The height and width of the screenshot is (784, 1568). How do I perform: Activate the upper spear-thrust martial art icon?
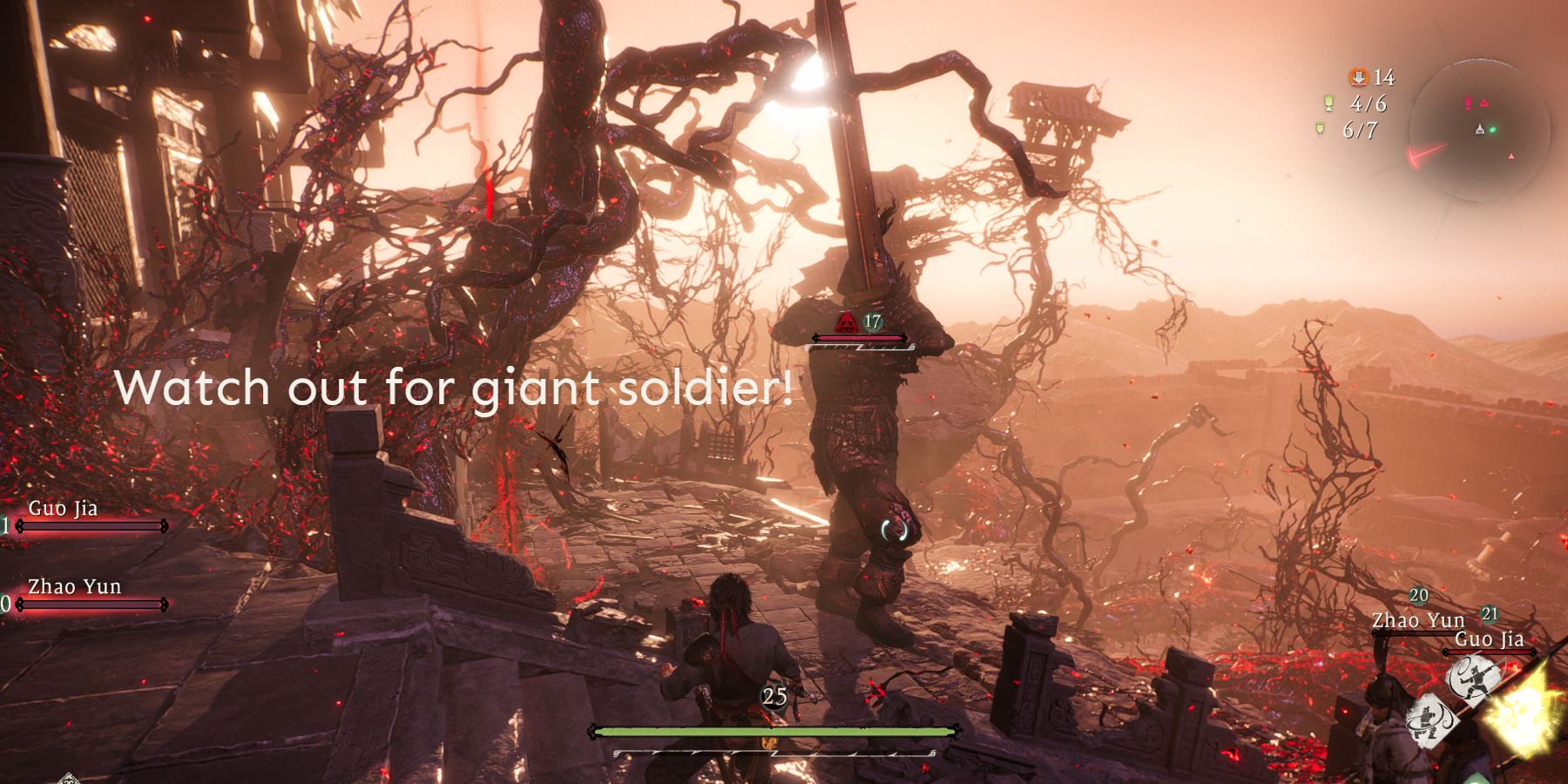1475,680
